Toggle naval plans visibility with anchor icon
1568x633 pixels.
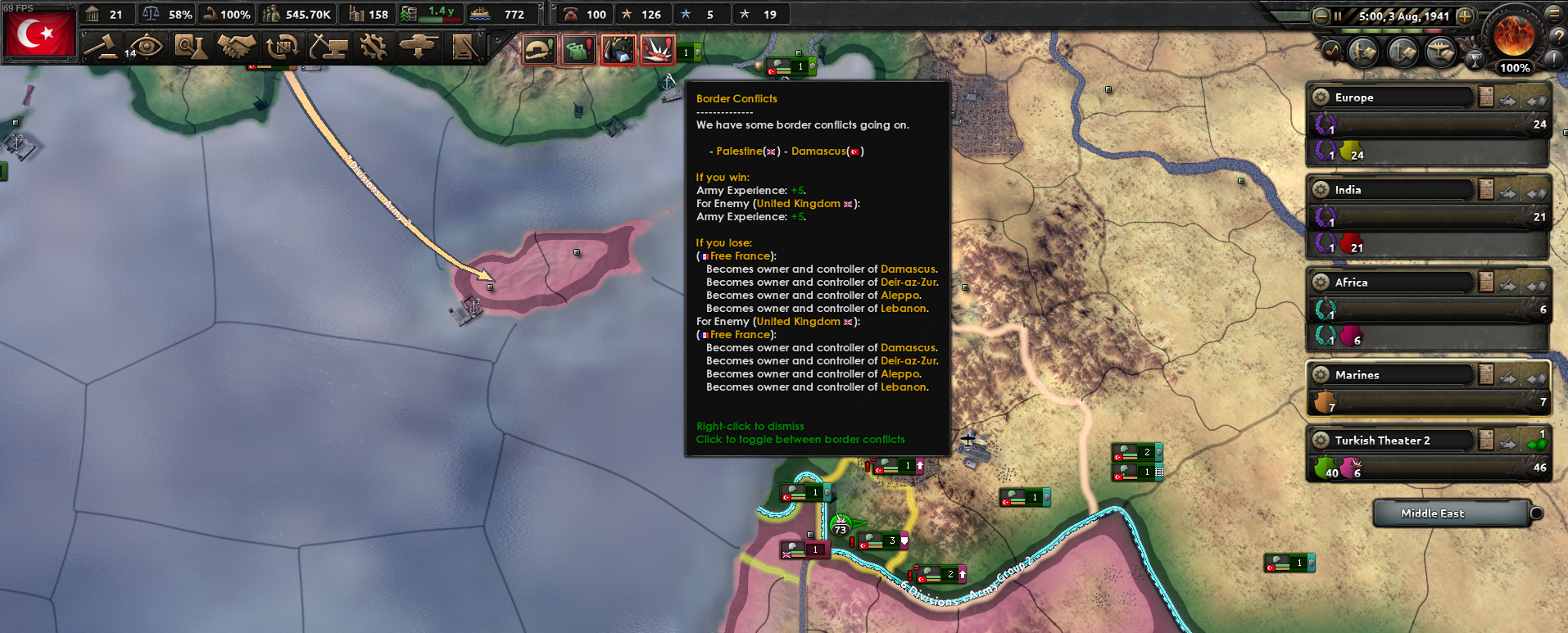1403,52
